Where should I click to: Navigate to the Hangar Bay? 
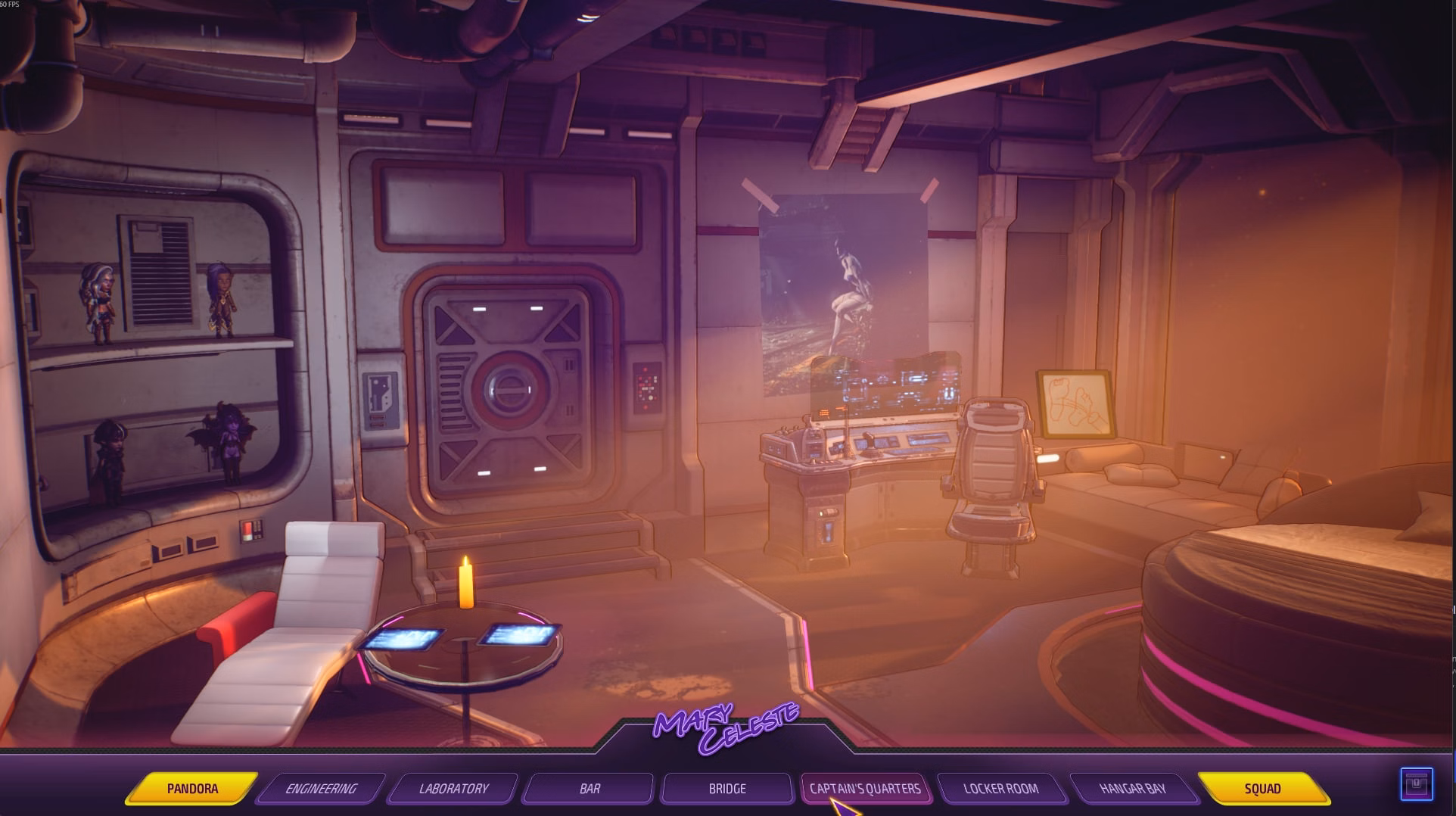tap(1132, 789)
